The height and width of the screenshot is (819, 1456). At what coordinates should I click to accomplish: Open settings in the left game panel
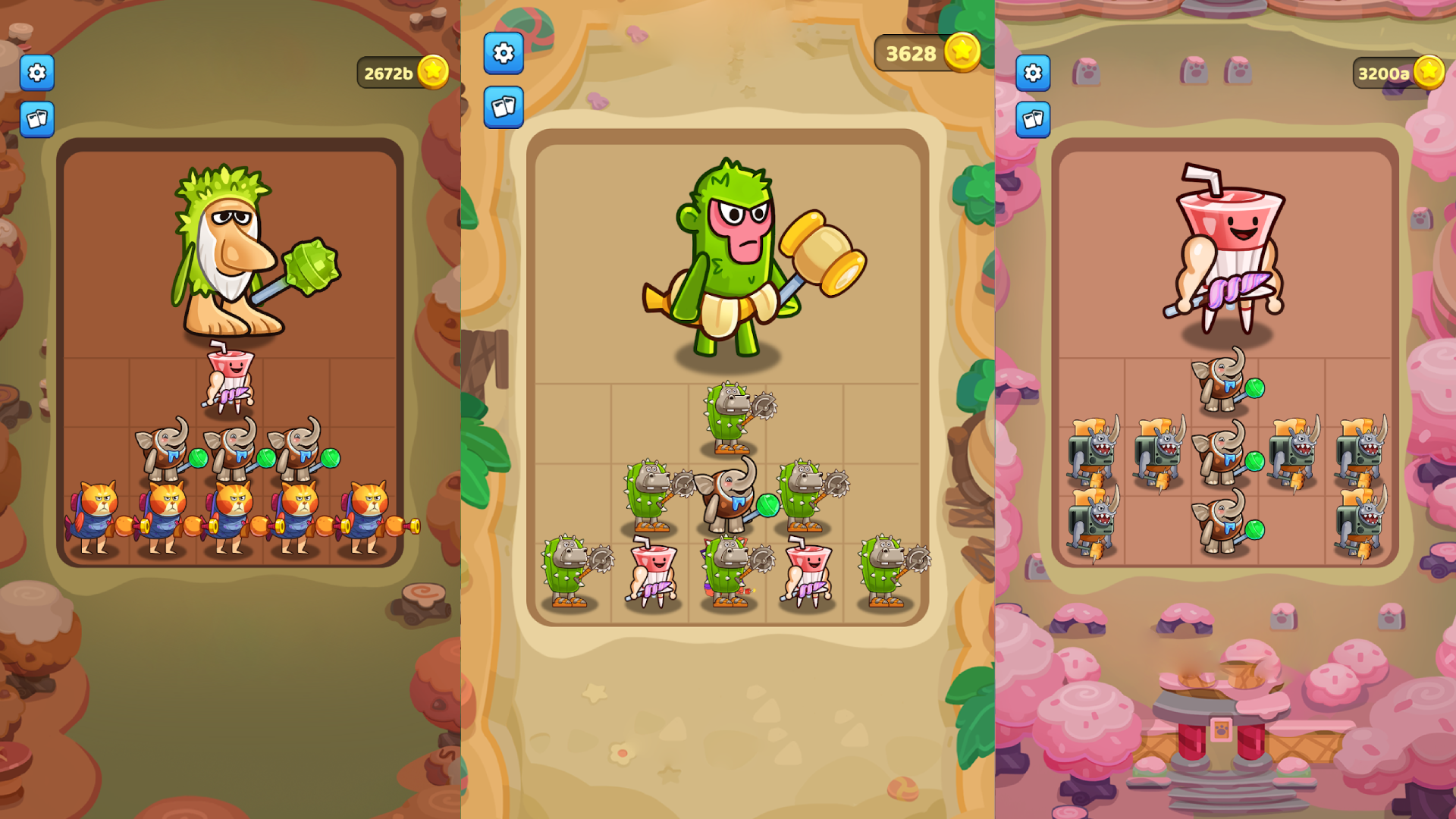(x=36, y=74)
